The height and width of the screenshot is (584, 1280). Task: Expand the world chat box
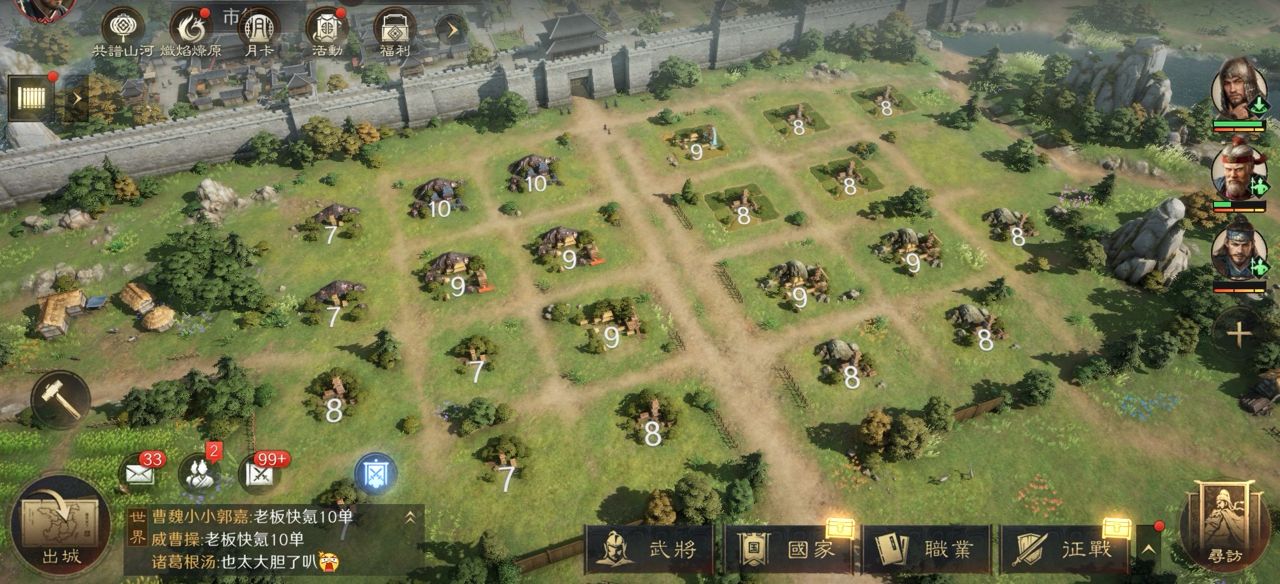click(x=409, y=517)
